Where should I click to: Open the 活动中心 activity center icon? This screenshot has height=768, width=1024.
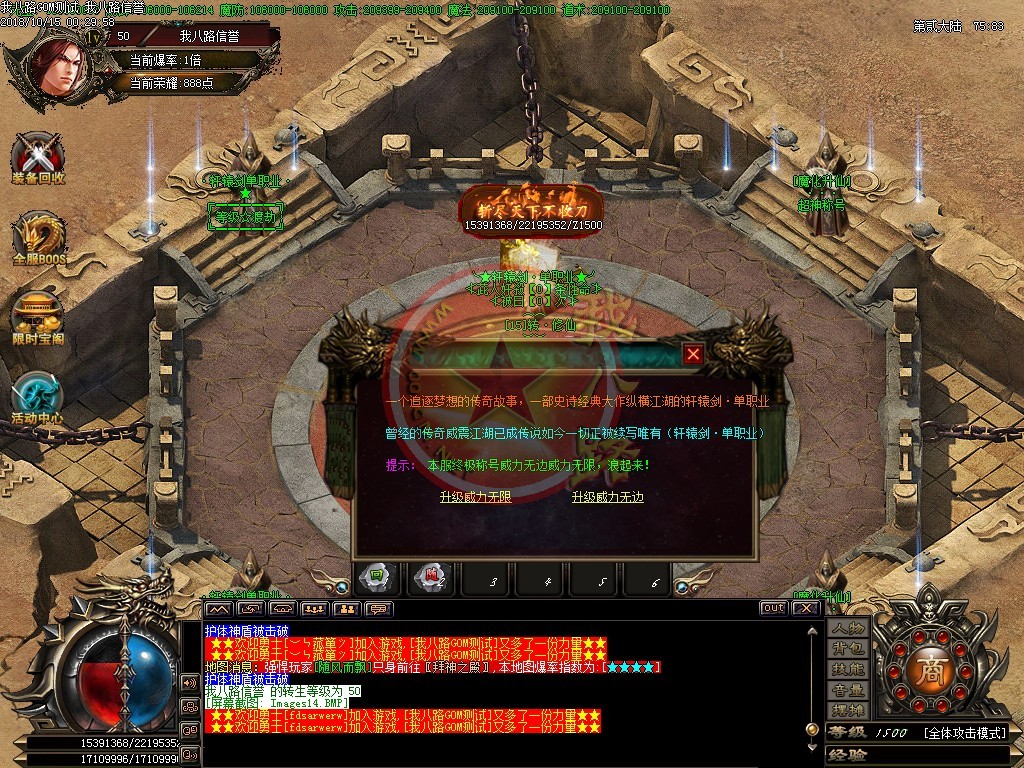(39, 397)
